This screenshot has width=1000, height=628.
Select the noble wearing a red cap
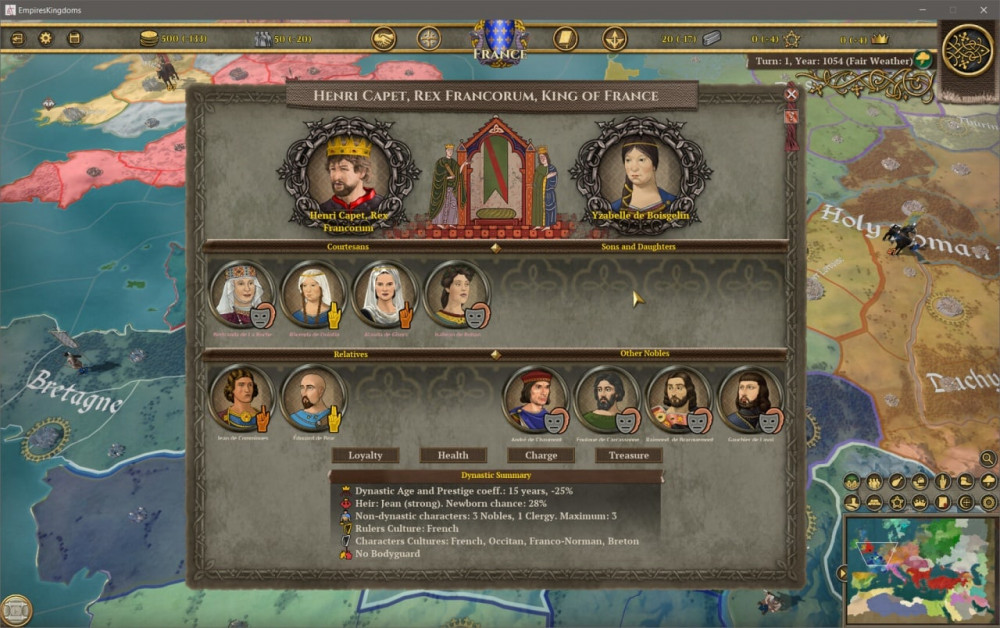(x=534, y=397)
